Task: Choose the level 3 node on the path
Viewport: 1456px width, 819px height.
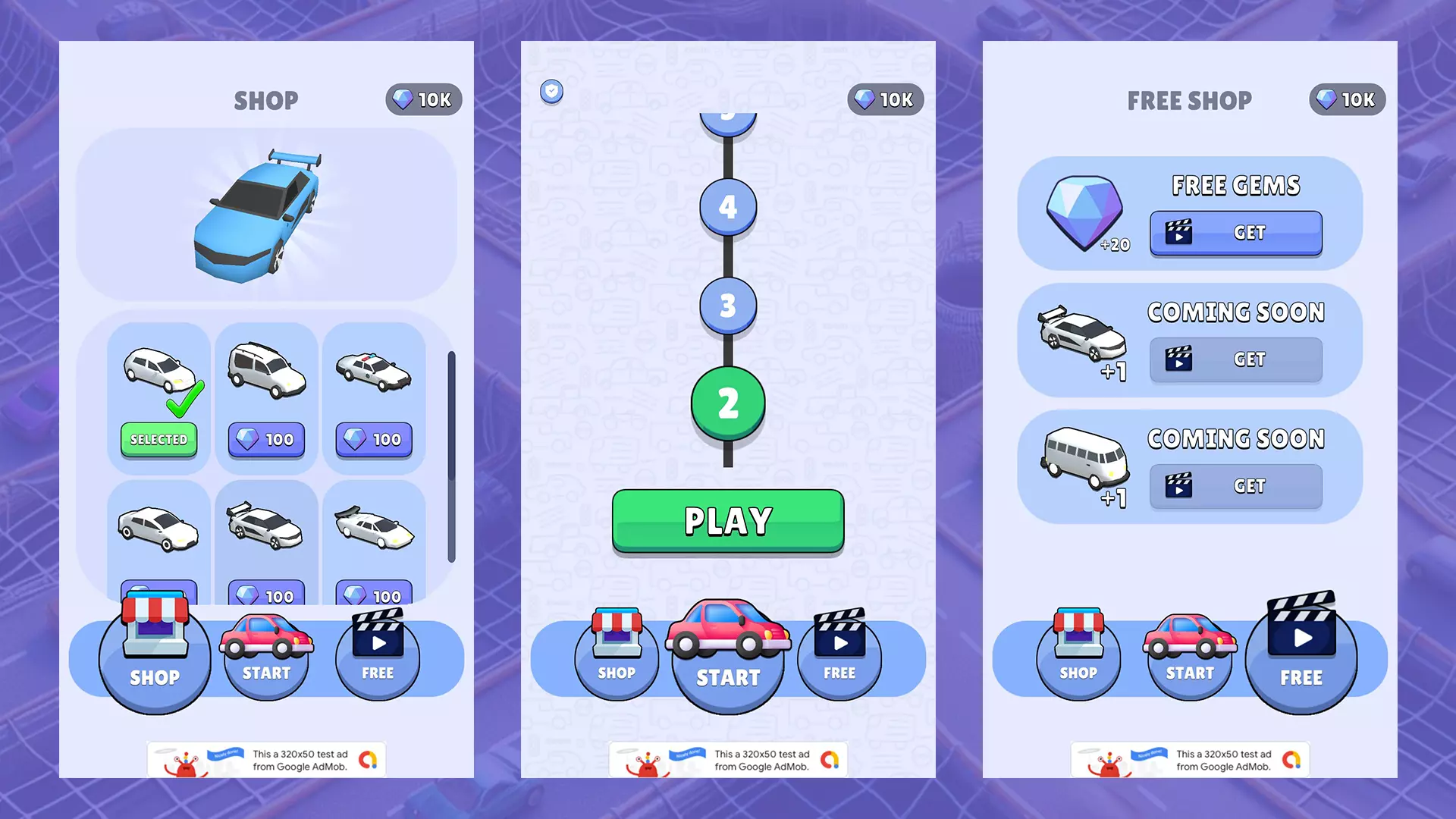Action: click(x=727, y=306)
